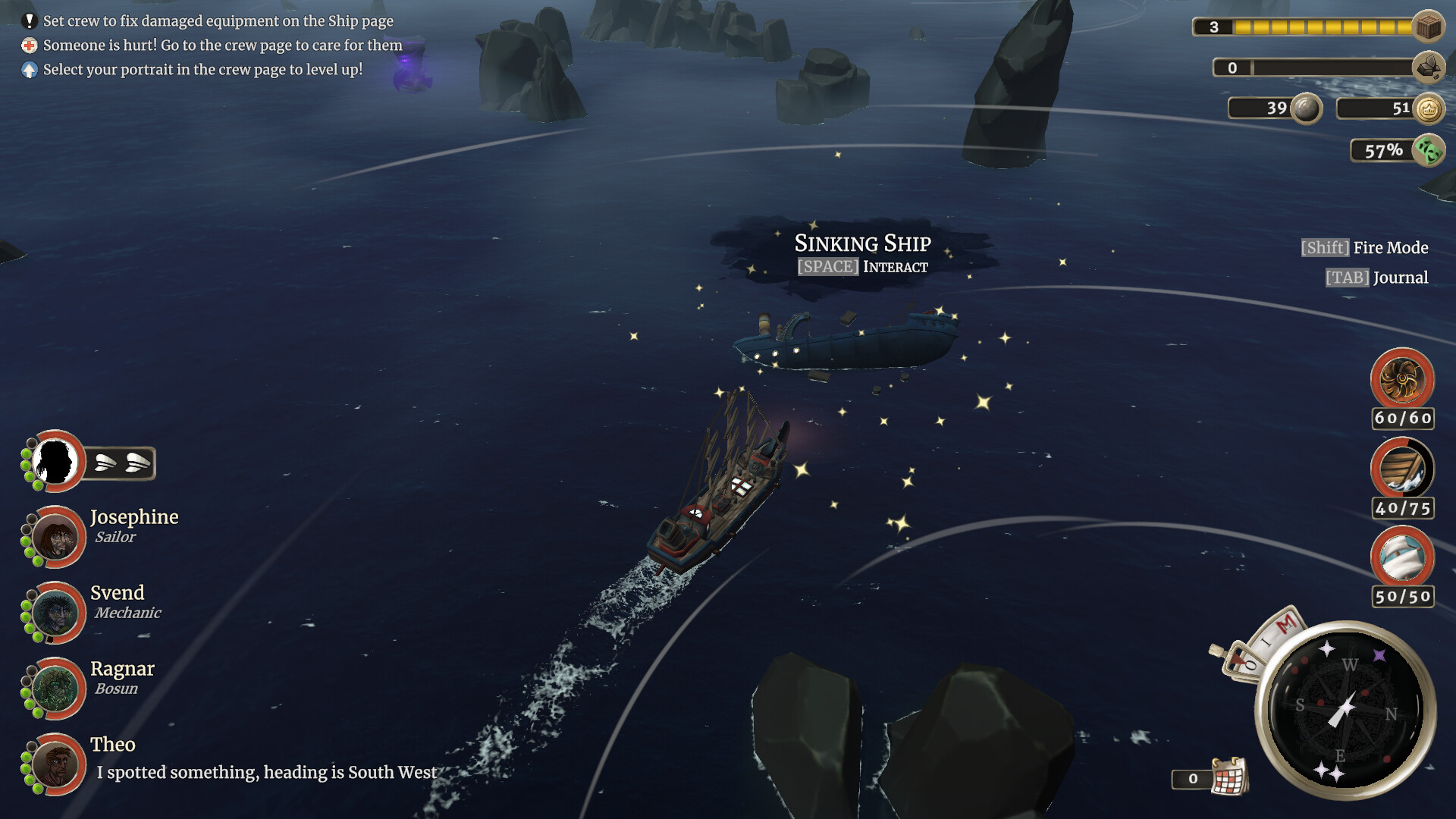1456x819 pixels.
Task: Open the compass navigation dial
Action: (x=1345, y=711)
